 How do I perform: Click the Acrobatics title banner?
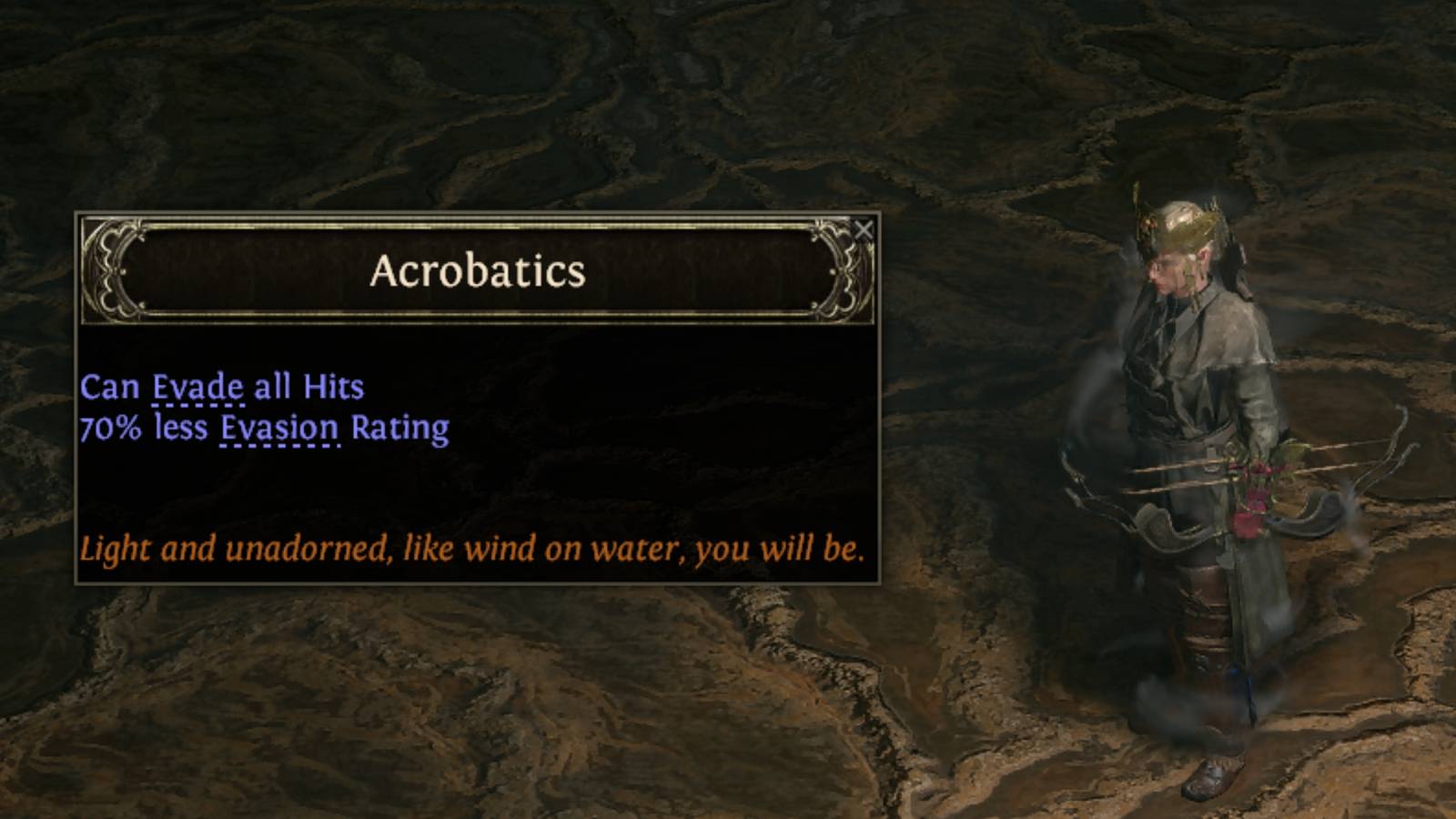476,272
